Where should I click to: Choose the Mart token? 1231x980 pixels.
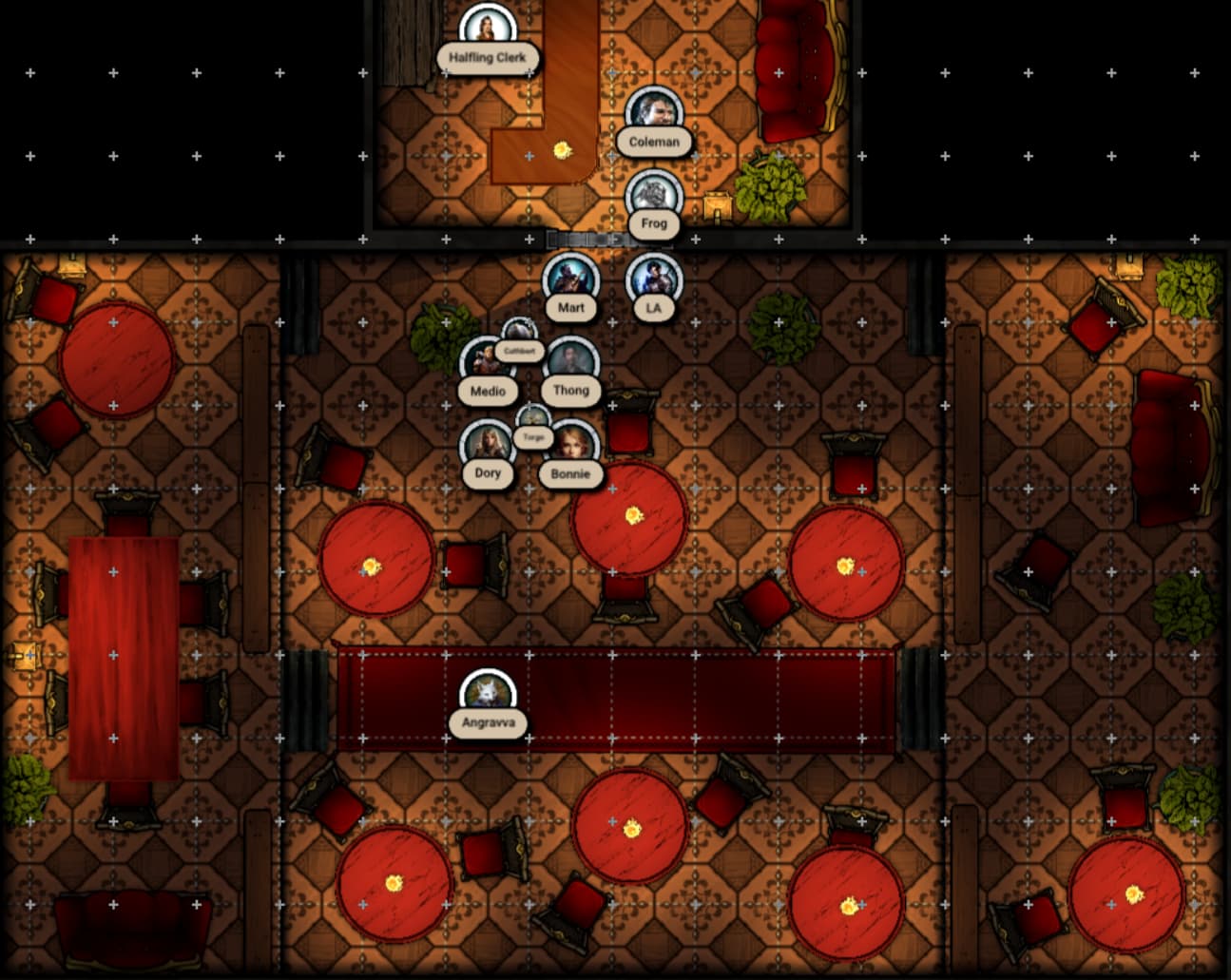click(x=570, y=279)
